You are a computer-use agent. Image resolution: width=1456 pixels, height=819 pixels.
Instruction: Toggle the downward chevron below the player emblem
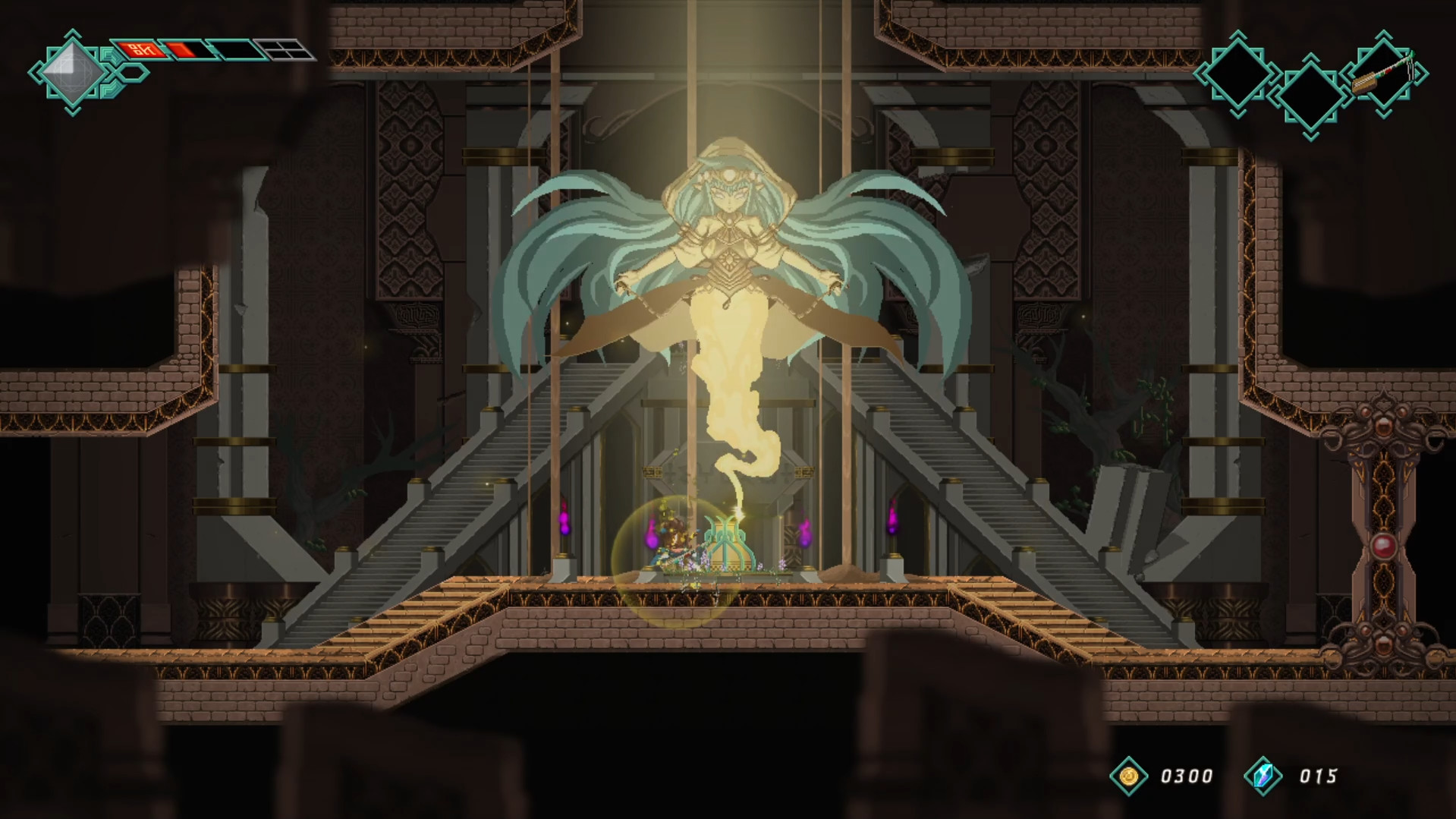tap(72, 112)
